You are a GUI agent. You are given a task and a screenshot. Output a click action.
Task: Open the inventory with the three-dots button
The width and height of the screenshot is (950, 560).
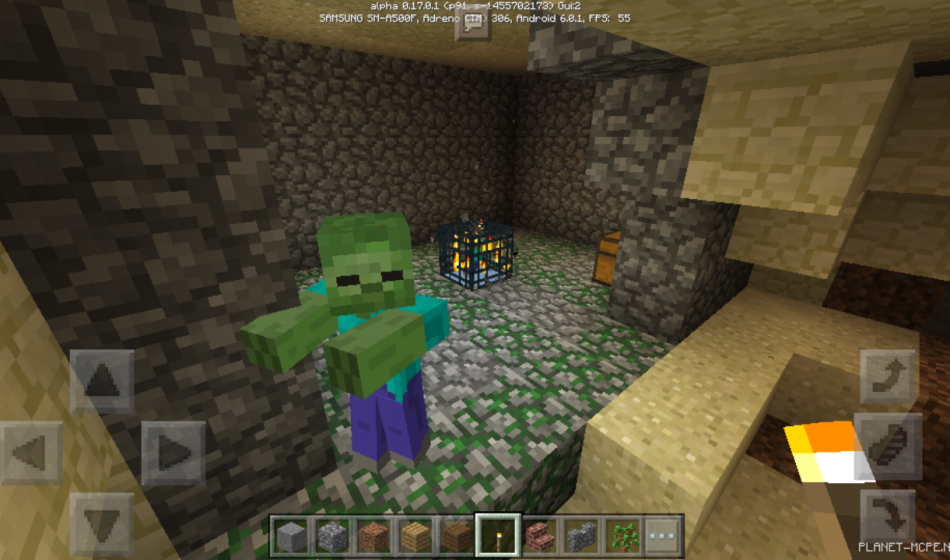pos(661,534)
